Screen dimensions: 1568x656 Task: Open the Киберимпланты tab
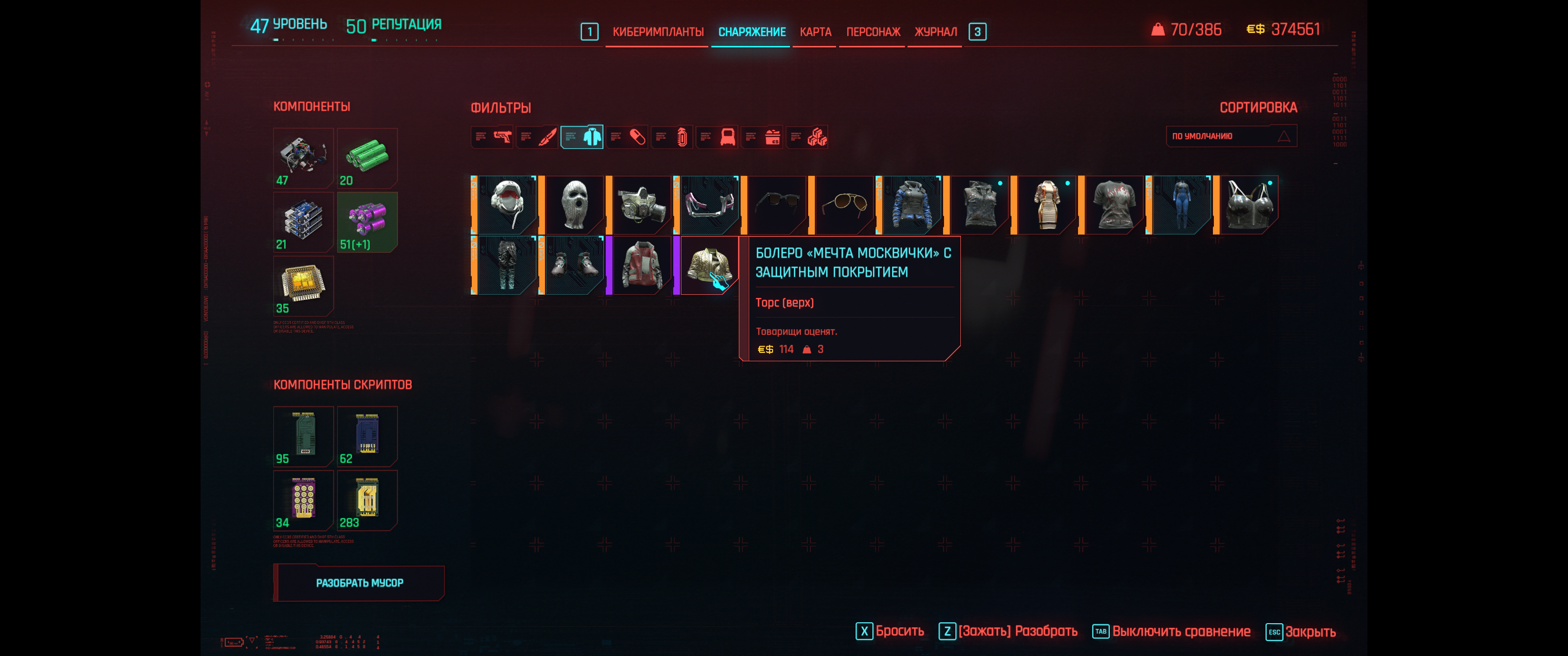tap(657, 31)
